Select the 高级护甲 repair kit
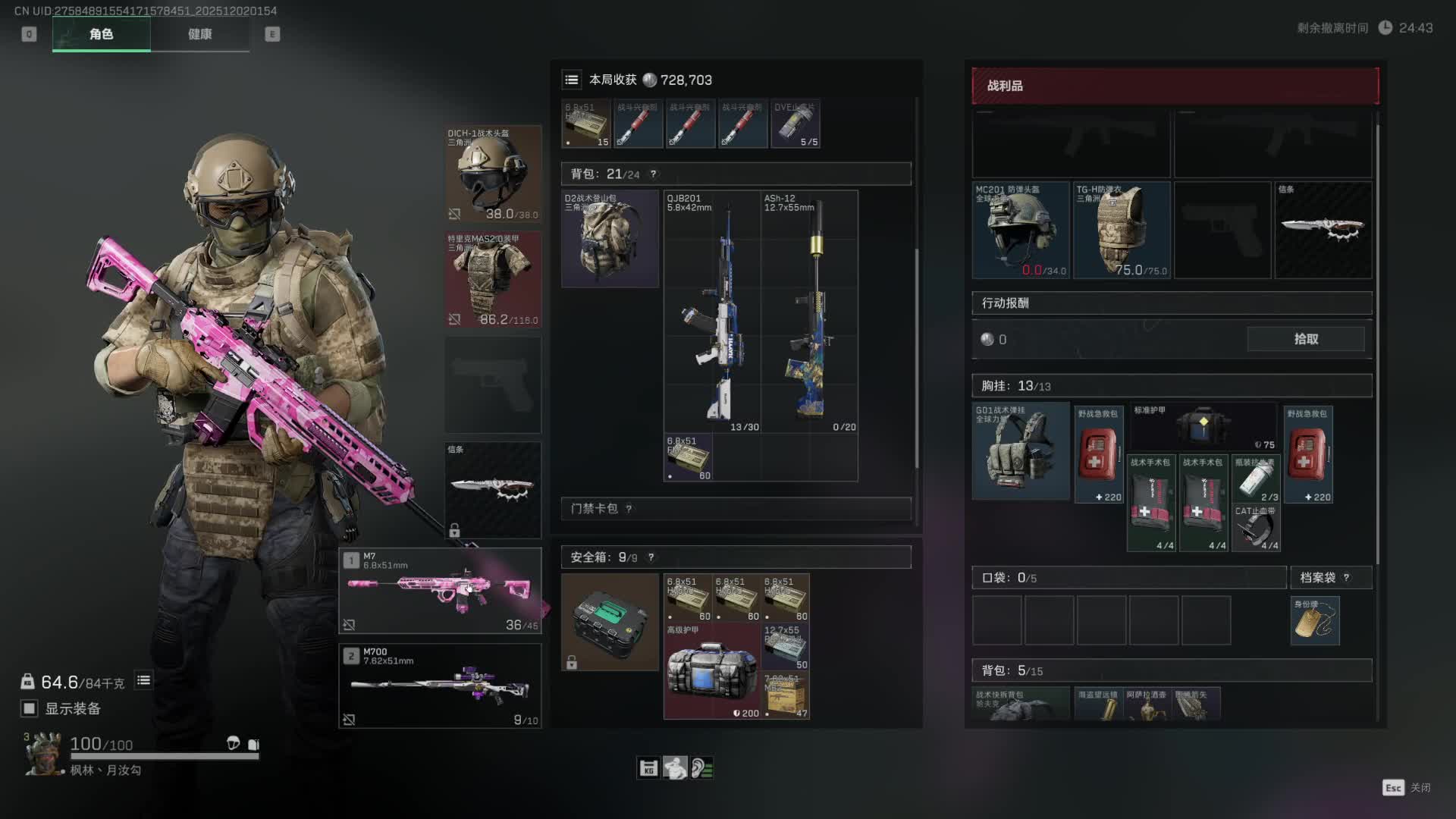Image resolution: width=1456 pixels, height=819 pixels. pos(711,671)
